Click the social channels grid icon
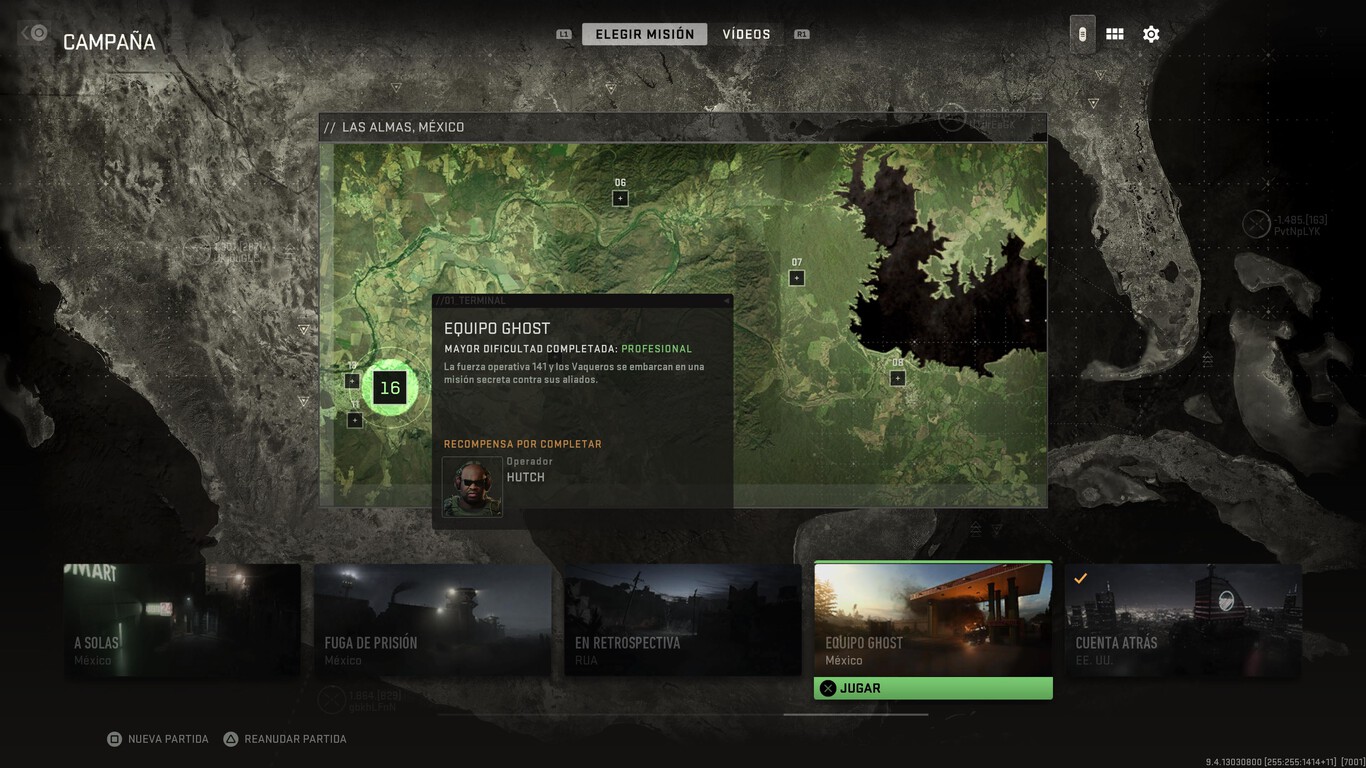1366x768 pixels. tap(1114, 33)
